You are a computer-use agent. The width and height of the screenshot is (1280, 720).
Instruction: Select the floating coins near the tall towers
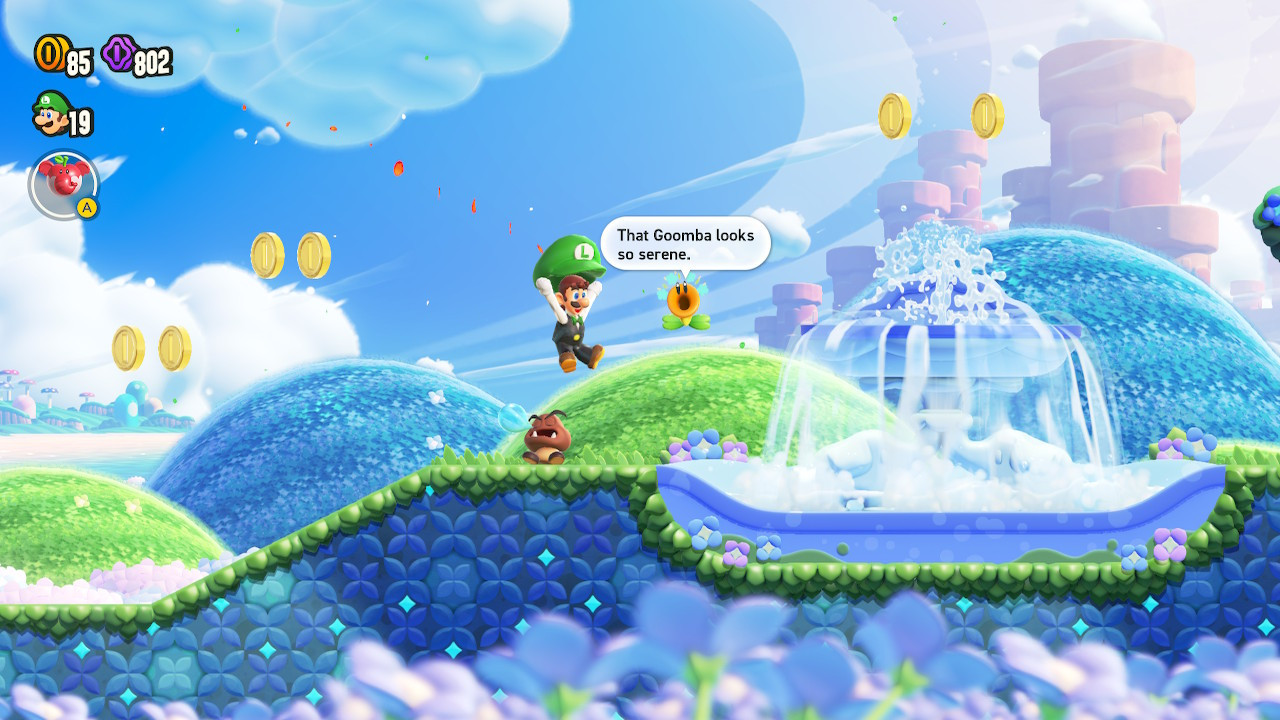940,115
